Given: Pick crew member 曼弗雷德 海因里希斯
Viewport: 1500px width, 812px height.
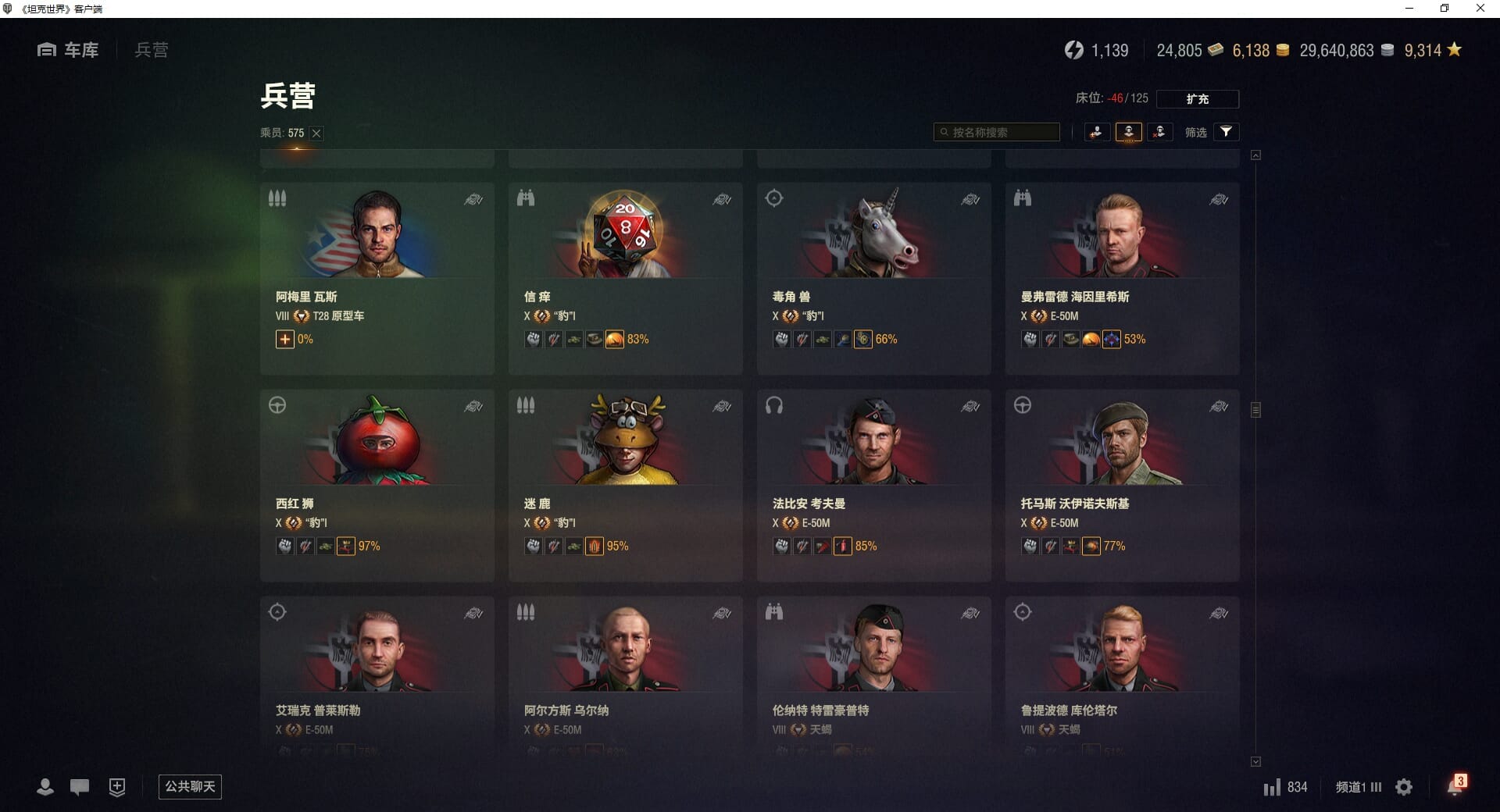Looking at the screenshot, I should 1122,278.
